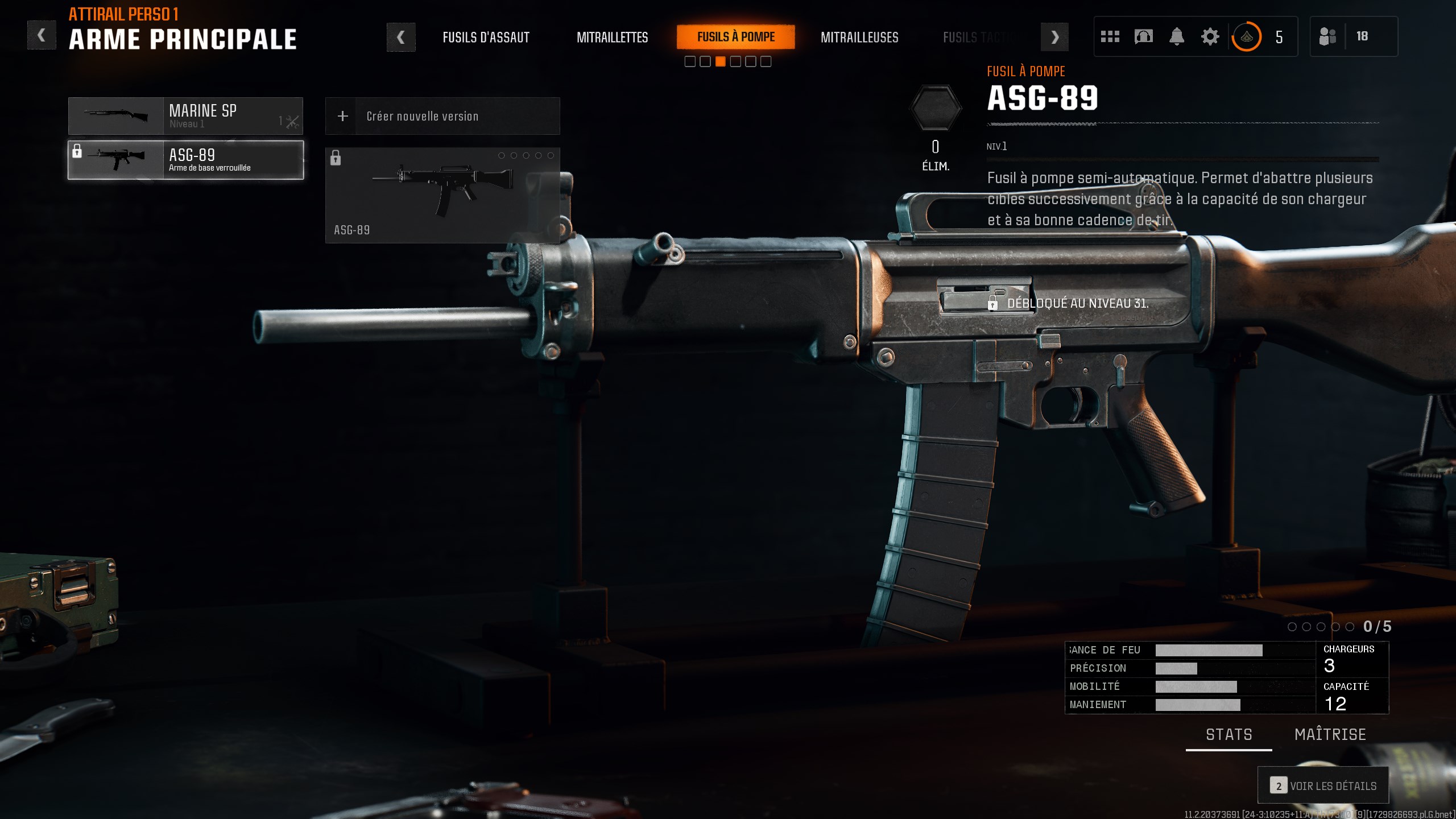Advance weapon categories with the right chevron
The image size is (1456, 819).
click(x=1055, y=36)
